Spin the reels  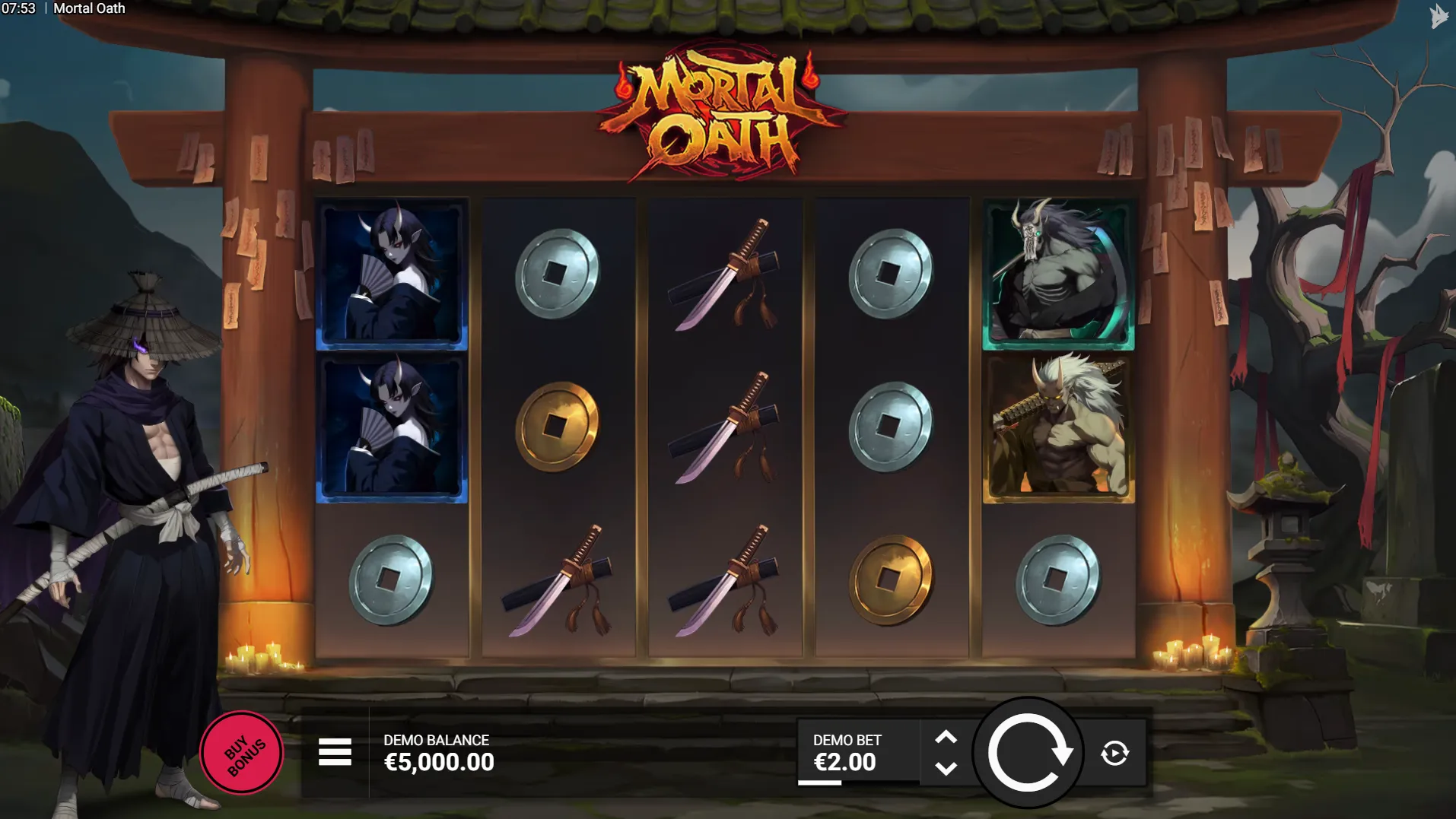pyautogui.click(x=1028, y=753)
